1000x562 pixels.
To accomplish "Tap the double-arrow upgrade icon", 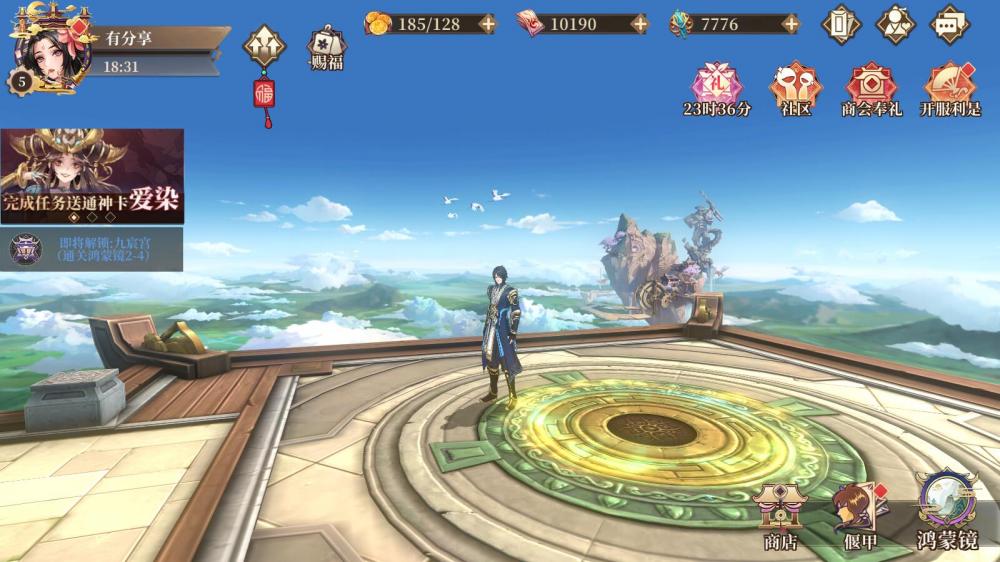I will pos(265,44).
